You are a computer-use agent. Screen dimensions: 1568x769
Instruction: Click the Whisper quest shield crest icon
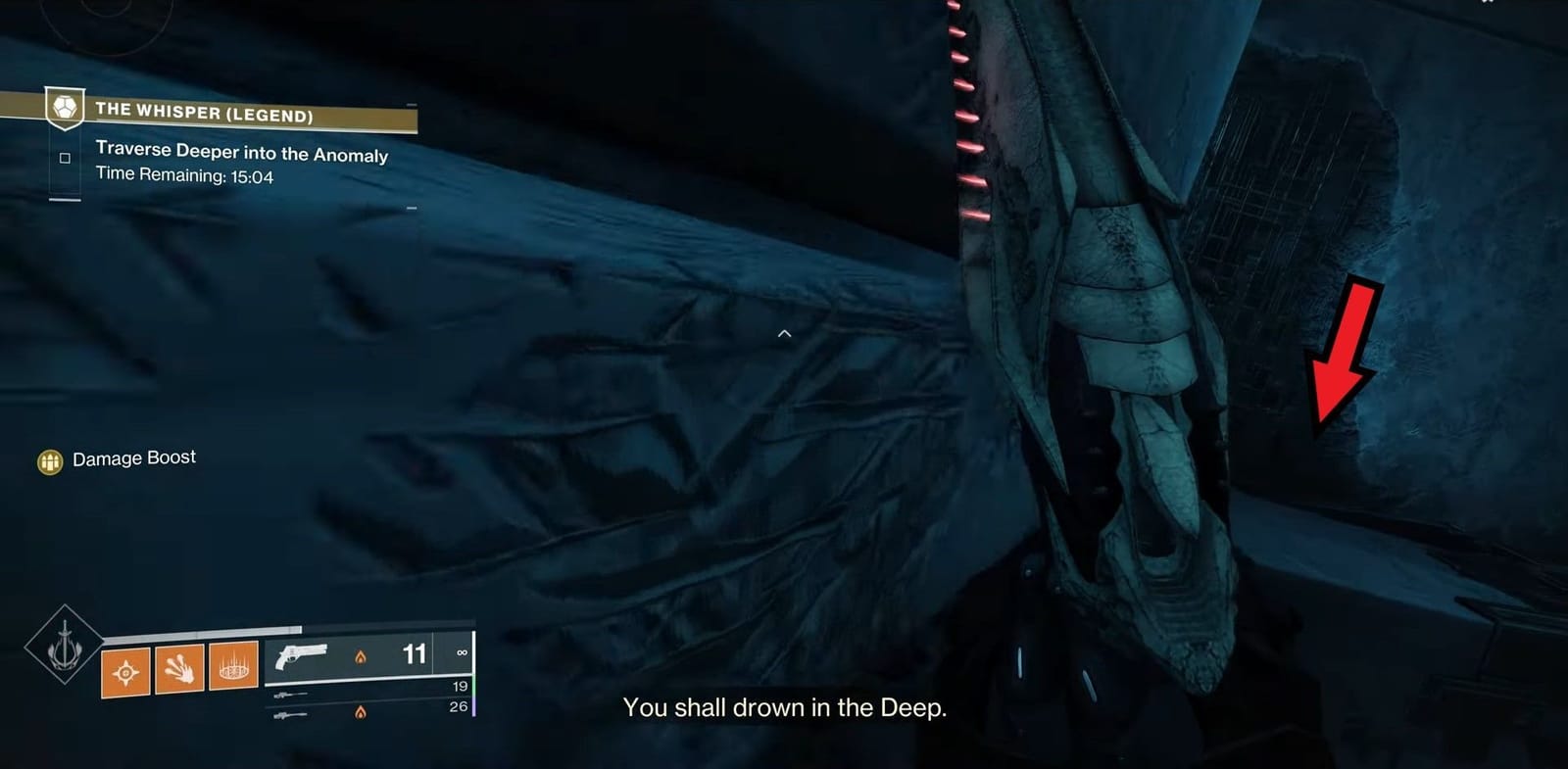pos(63,111)
